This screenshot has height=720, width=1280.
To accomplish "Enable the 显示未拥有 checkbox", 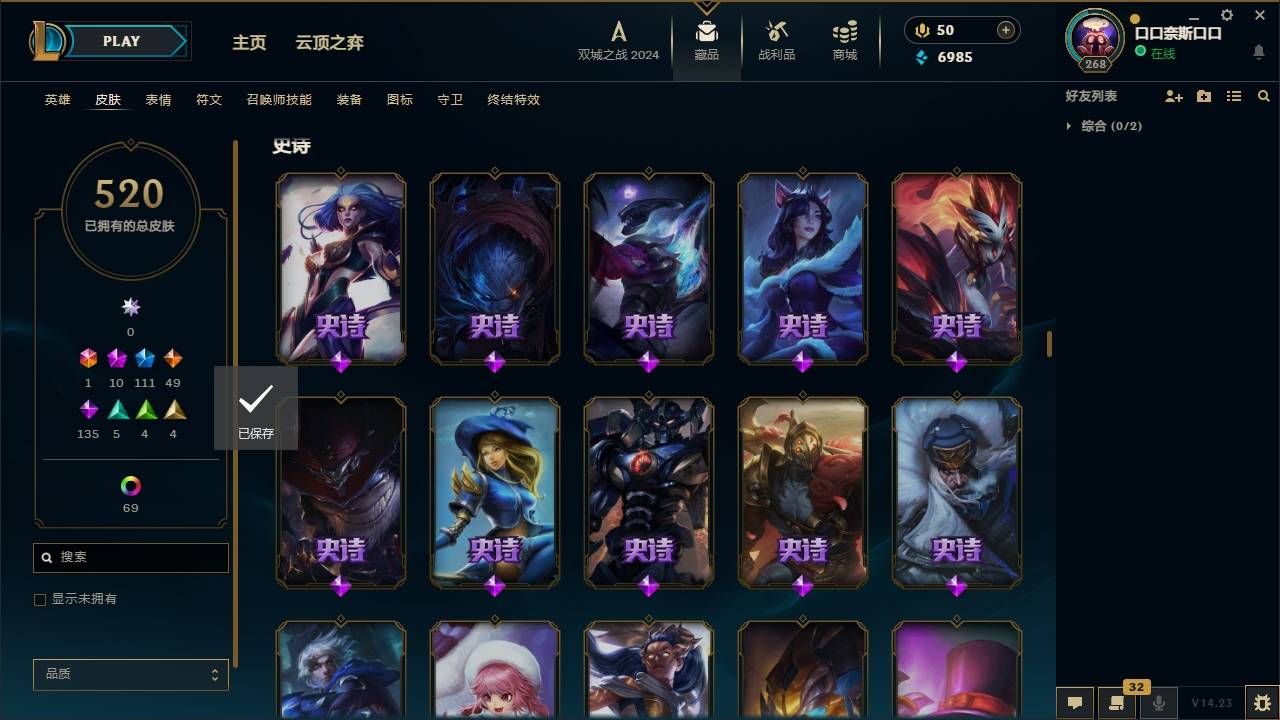I will [40, 600].
